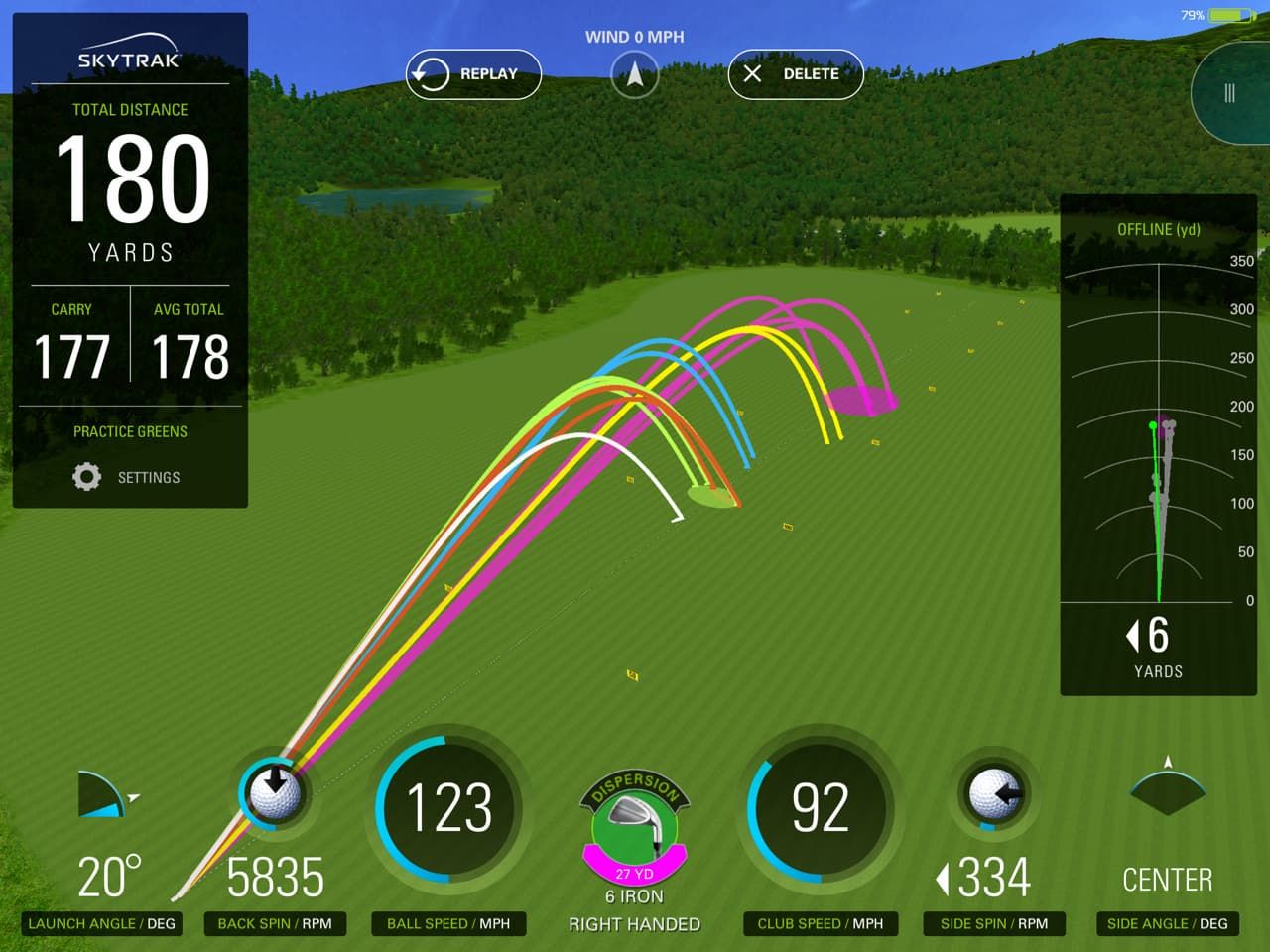
Task: Click the AVG TOTAL distance value
Action: click(190, 357)
